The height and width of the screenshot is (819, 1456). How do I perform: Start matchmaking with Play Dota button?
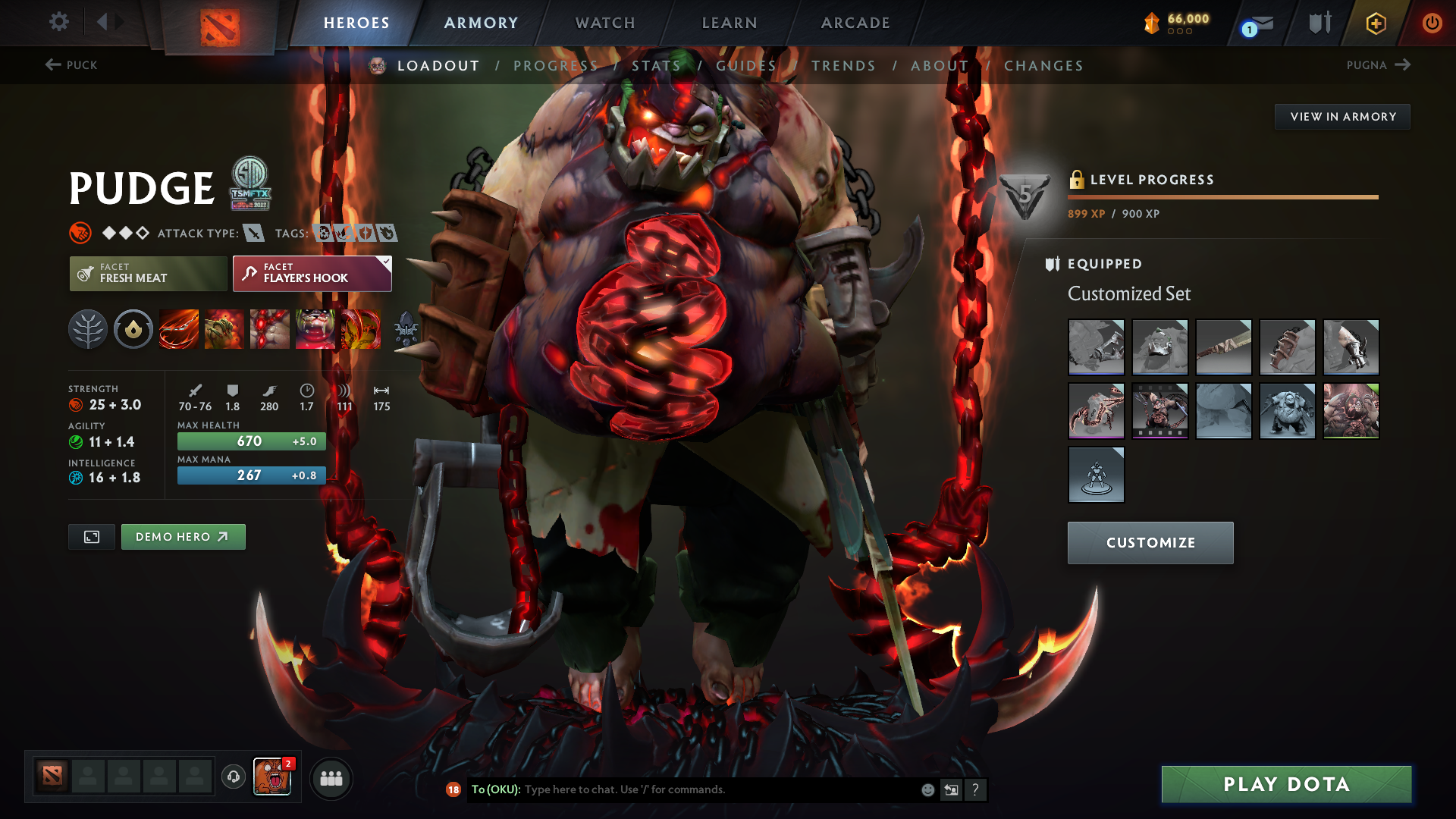[x=1286, y=784]
